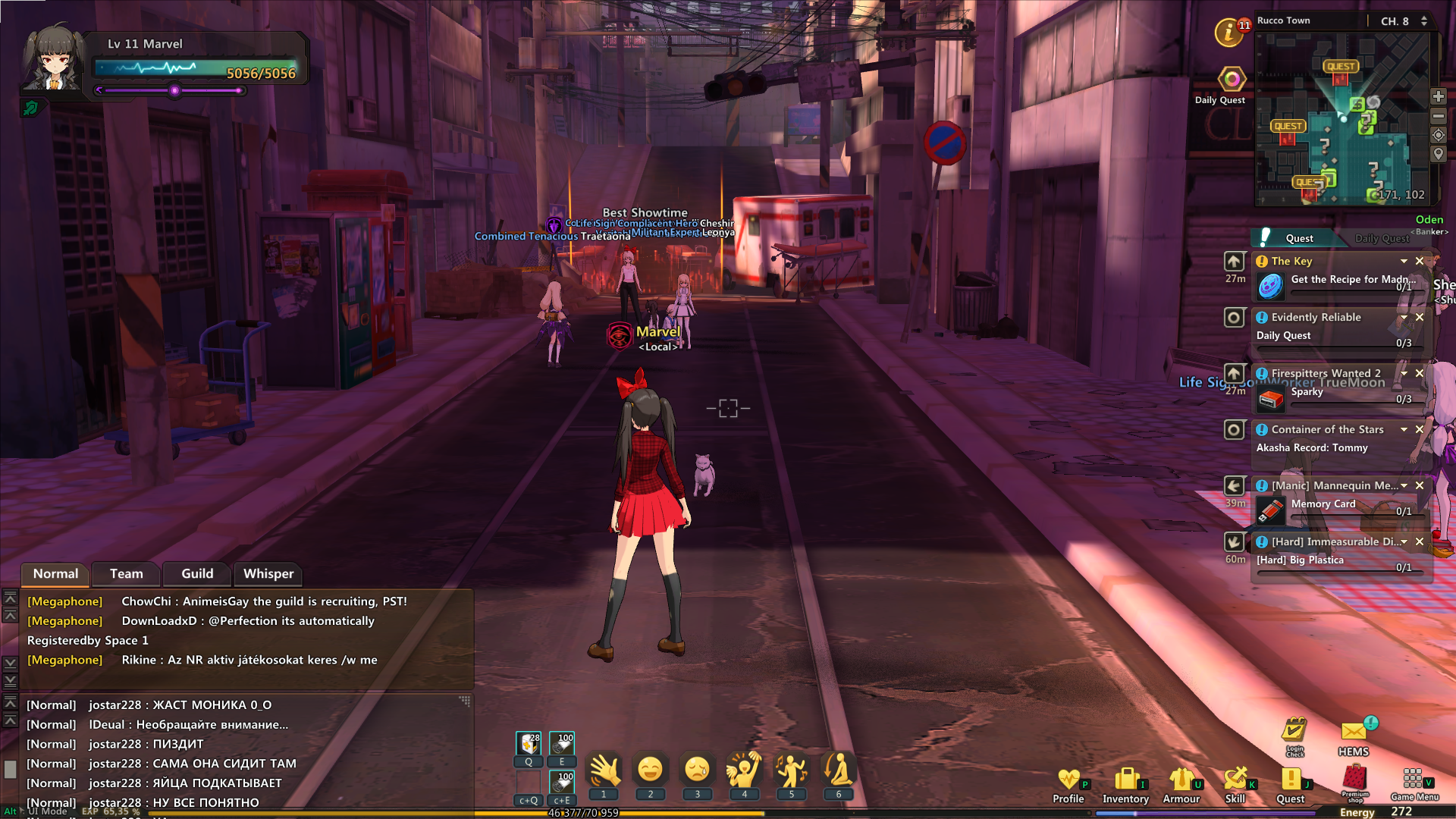Open the Daily Quest icon beside minimap
1456x819 pixels.
(x=1231, y=80)
